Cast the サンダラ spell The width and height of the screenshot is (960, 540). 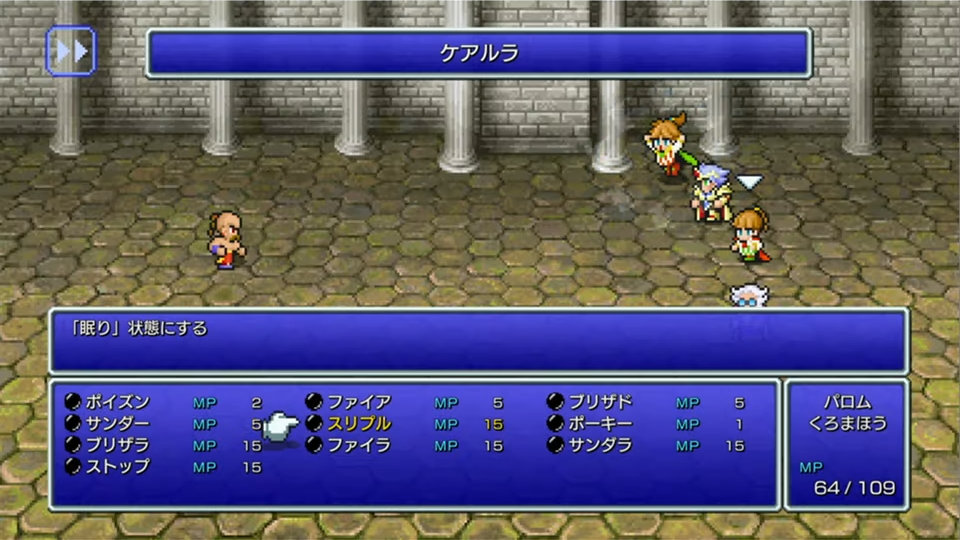point(601,445)
